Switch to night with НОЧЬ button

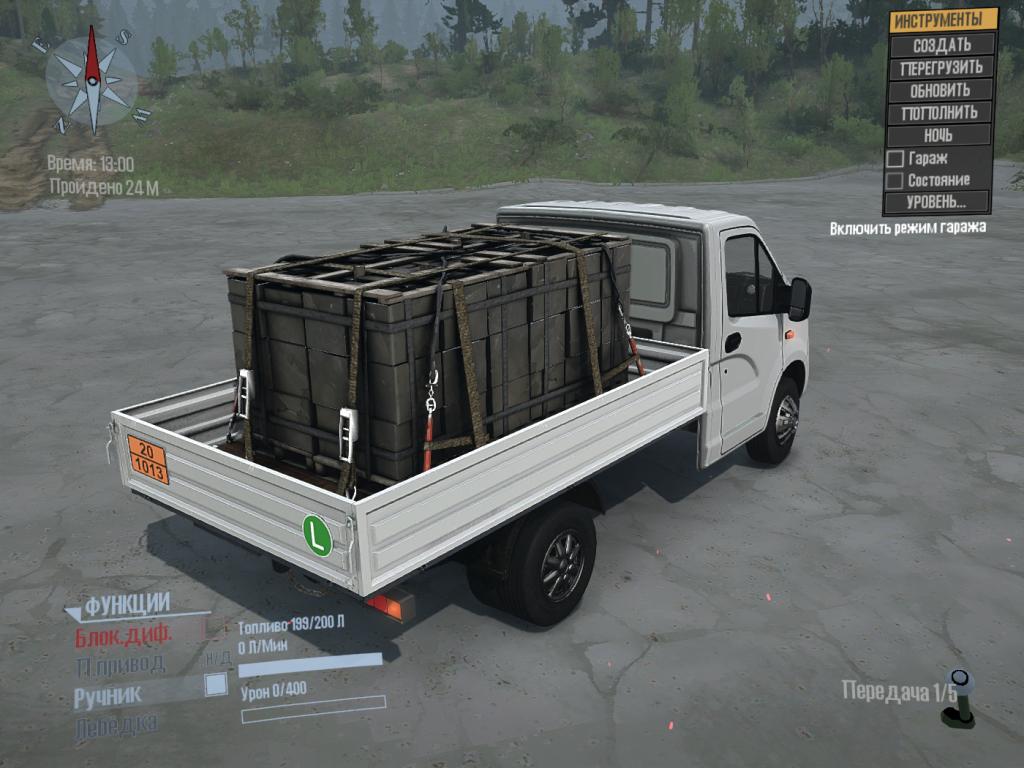click(x=941, y=135)
